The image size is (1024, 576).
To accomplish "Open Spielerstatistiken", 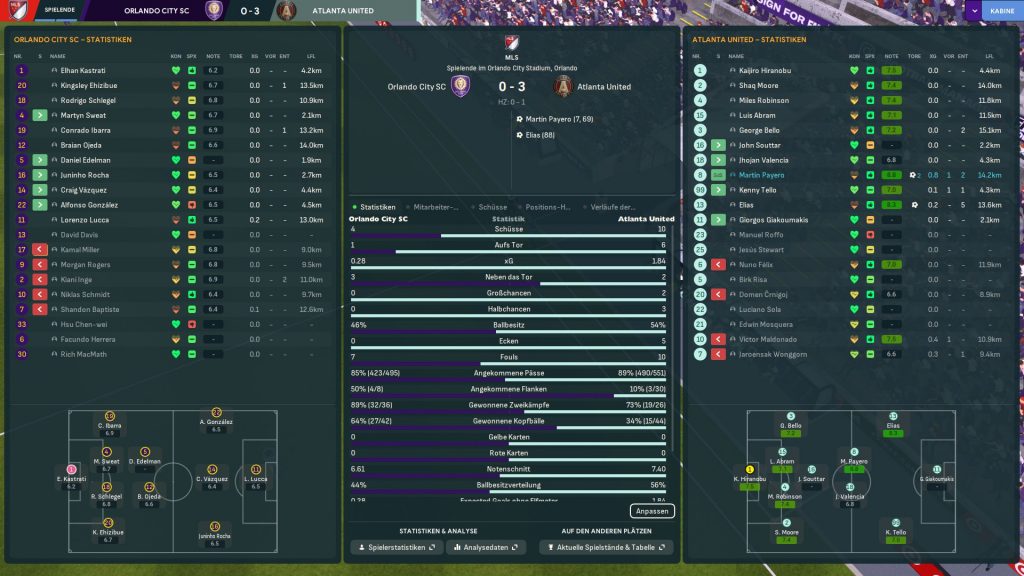I will tap(394, 548).
